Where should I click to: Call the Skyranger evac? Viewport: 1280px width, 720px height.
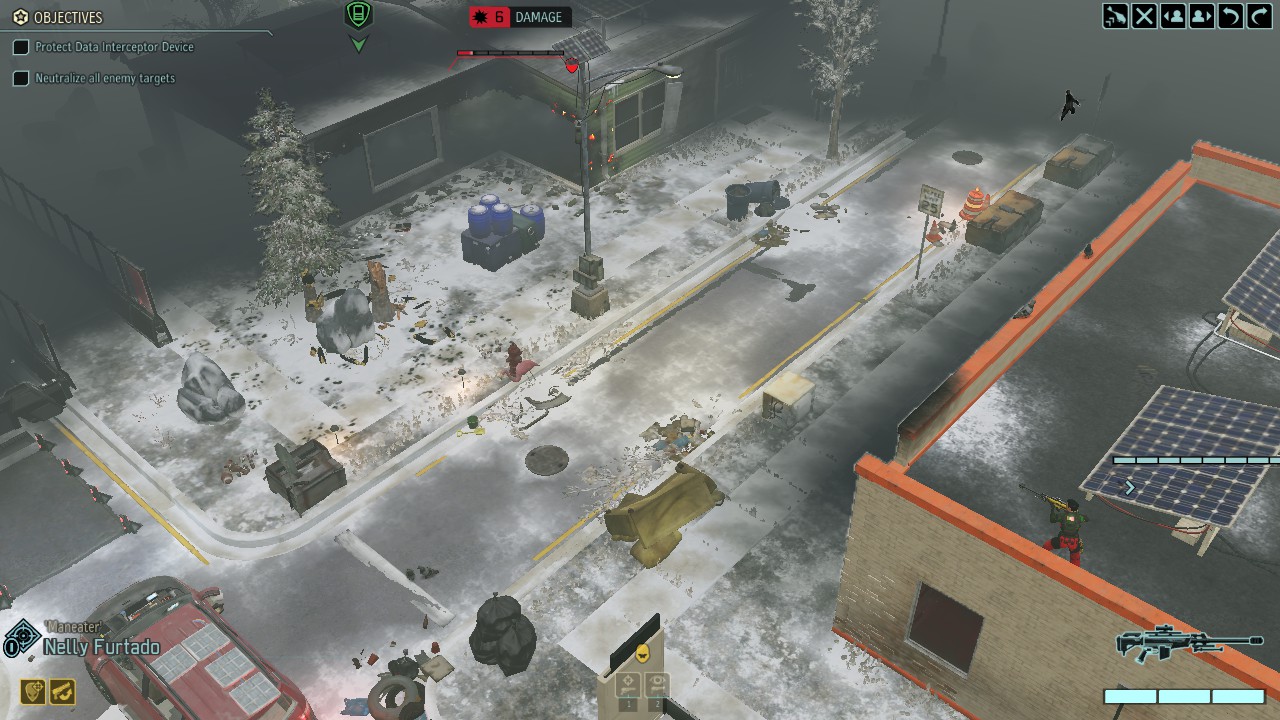tap(1115, 16)
